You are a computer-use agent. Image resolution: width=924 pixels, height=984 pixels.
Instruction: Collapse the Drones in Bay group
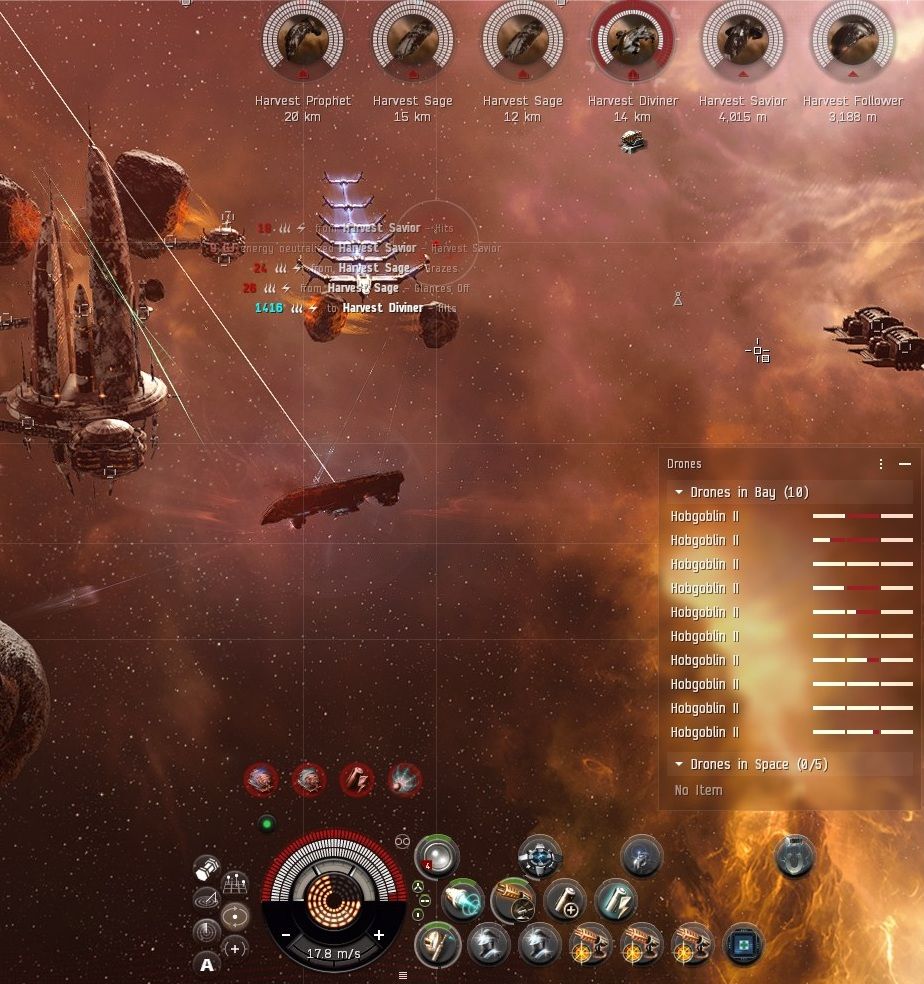pos(680,492)
